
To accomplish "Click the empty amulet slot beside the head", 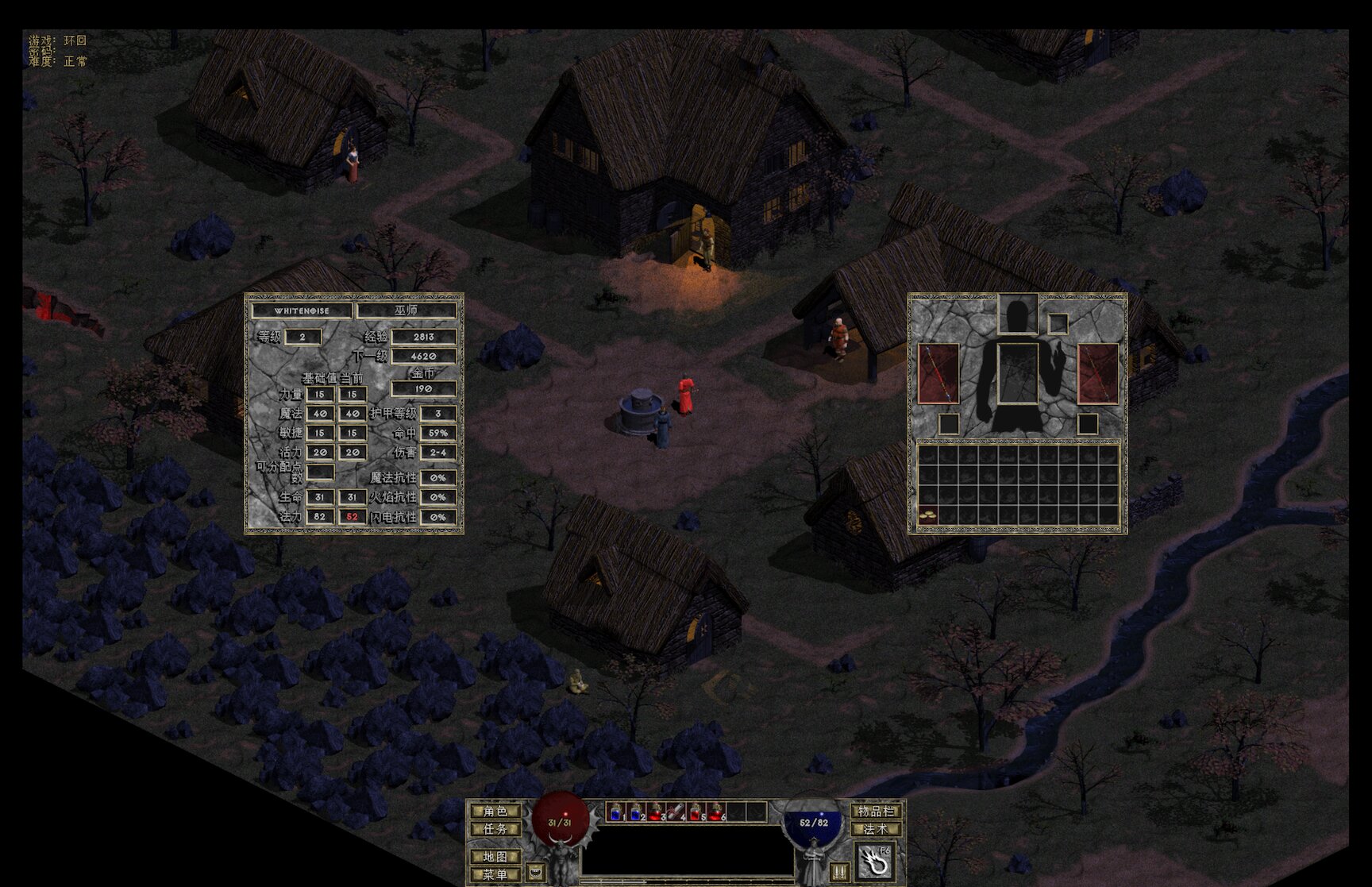I will pyautogui.click(x=1058, y=324).
